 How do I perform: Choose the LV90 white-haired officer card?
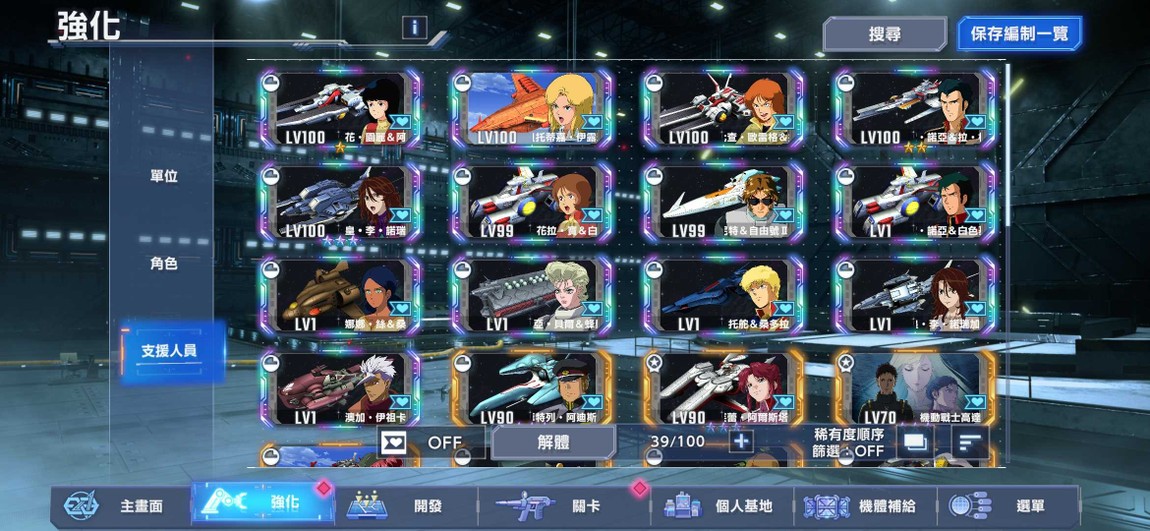point(531,388)
